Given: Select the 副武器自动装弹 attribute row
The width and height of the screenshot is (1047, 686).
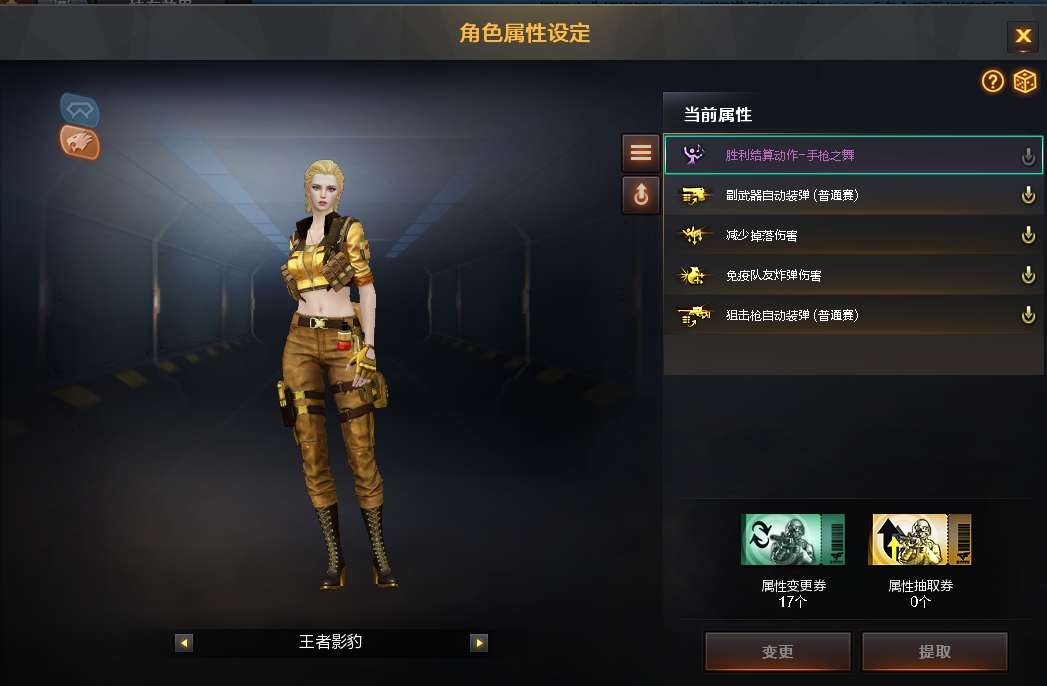Looking at the screenshot, I should 852,195.
